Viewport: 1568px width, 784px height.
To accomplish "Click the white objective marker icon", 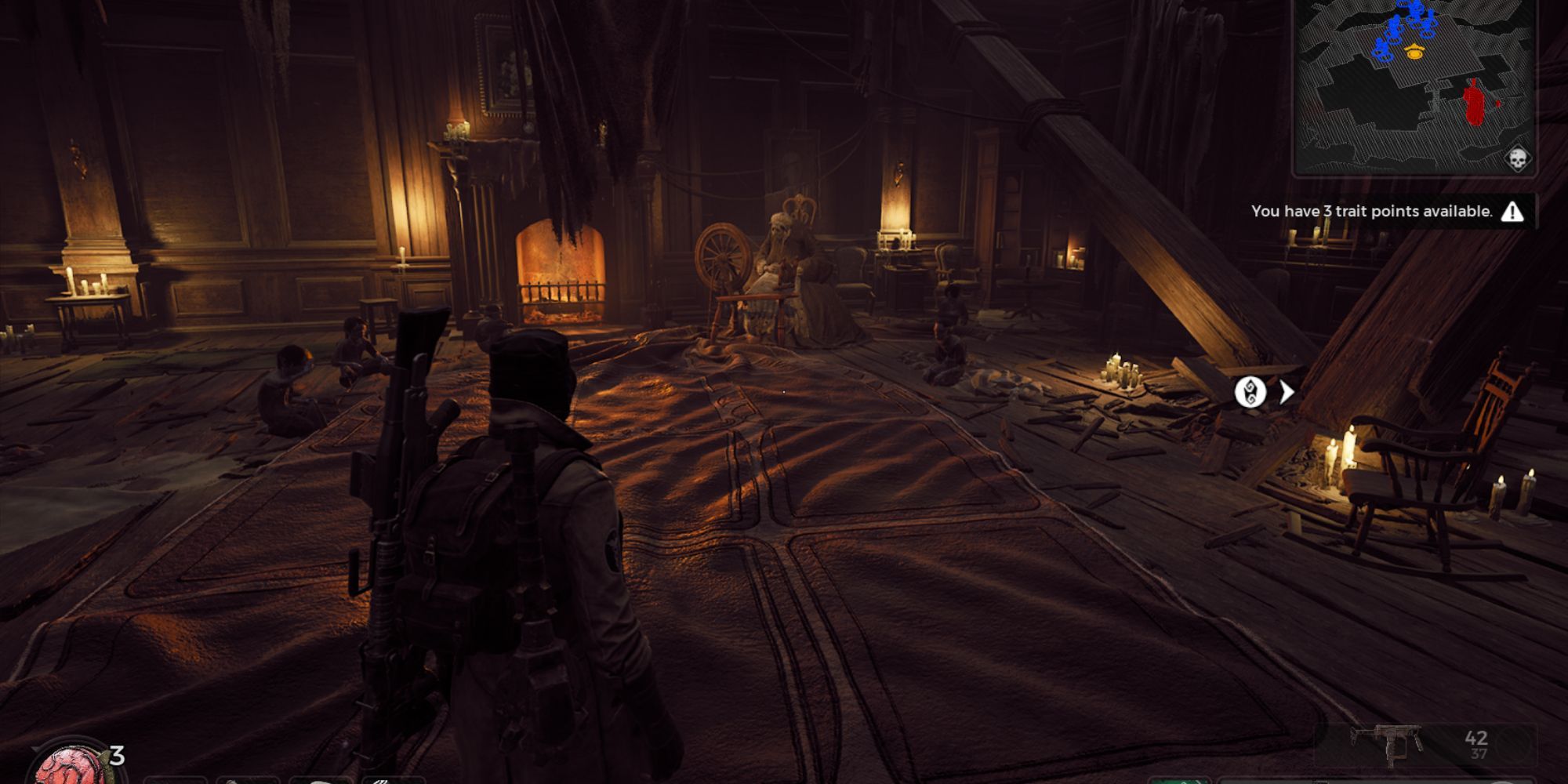I will tap(1250, 392).
